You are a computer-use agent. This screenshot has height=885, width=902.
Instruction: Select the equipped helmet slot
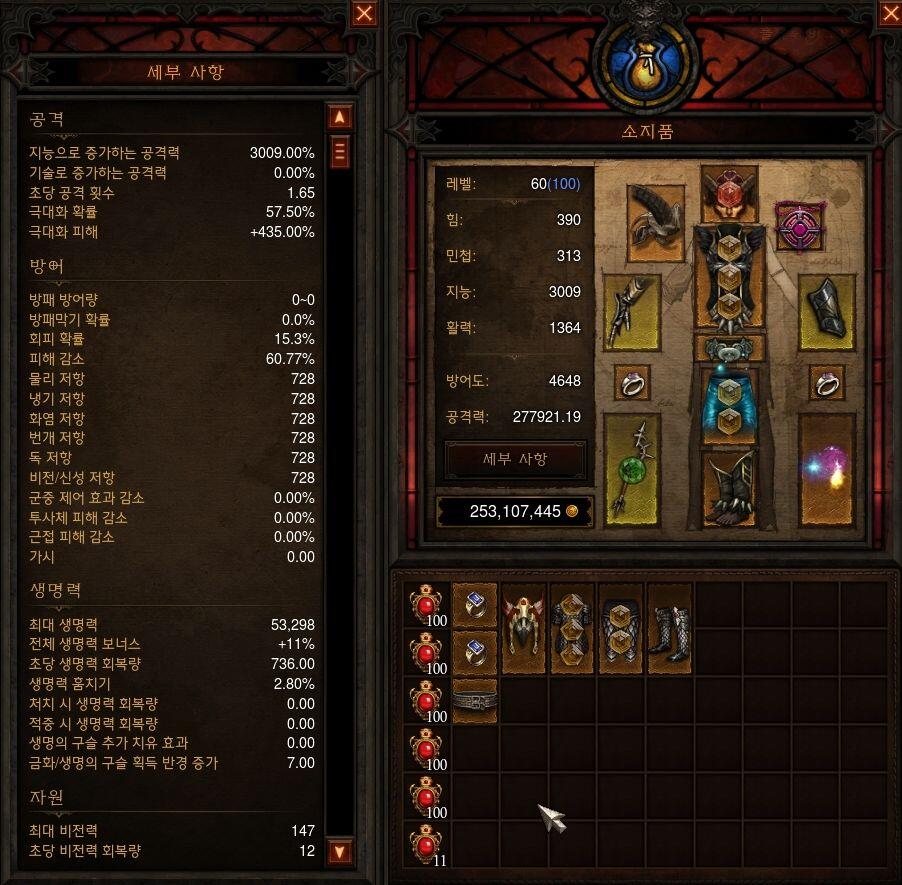pyautogui.click(x=729, y=194)
